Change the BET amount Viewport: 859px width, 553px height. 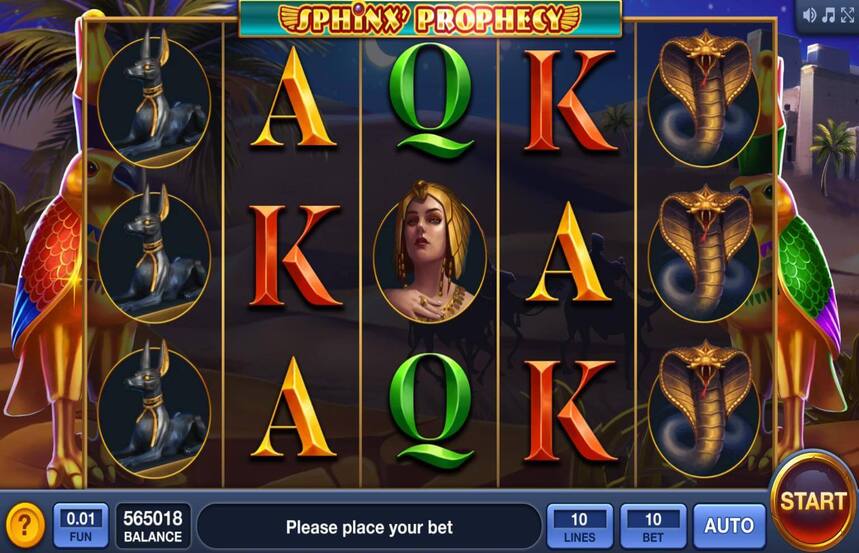653,526
